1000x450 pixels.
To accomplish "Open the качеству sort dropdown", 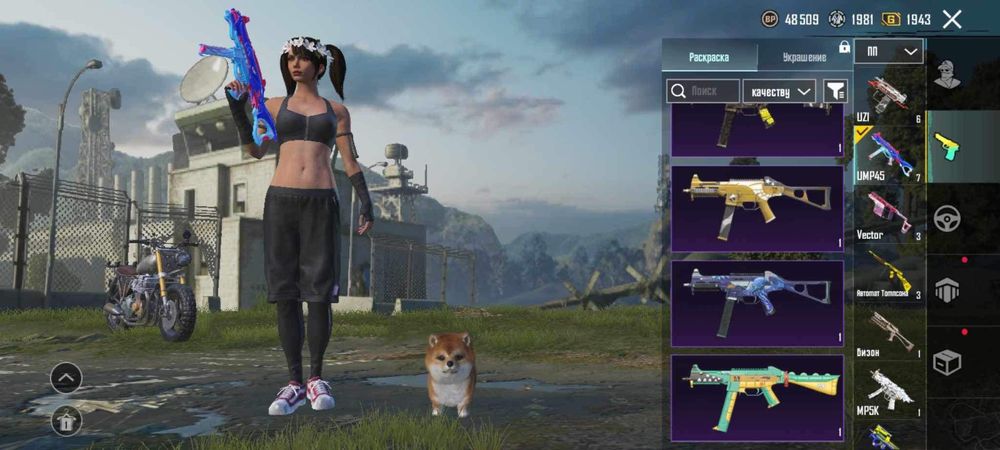I will [780, 91].
